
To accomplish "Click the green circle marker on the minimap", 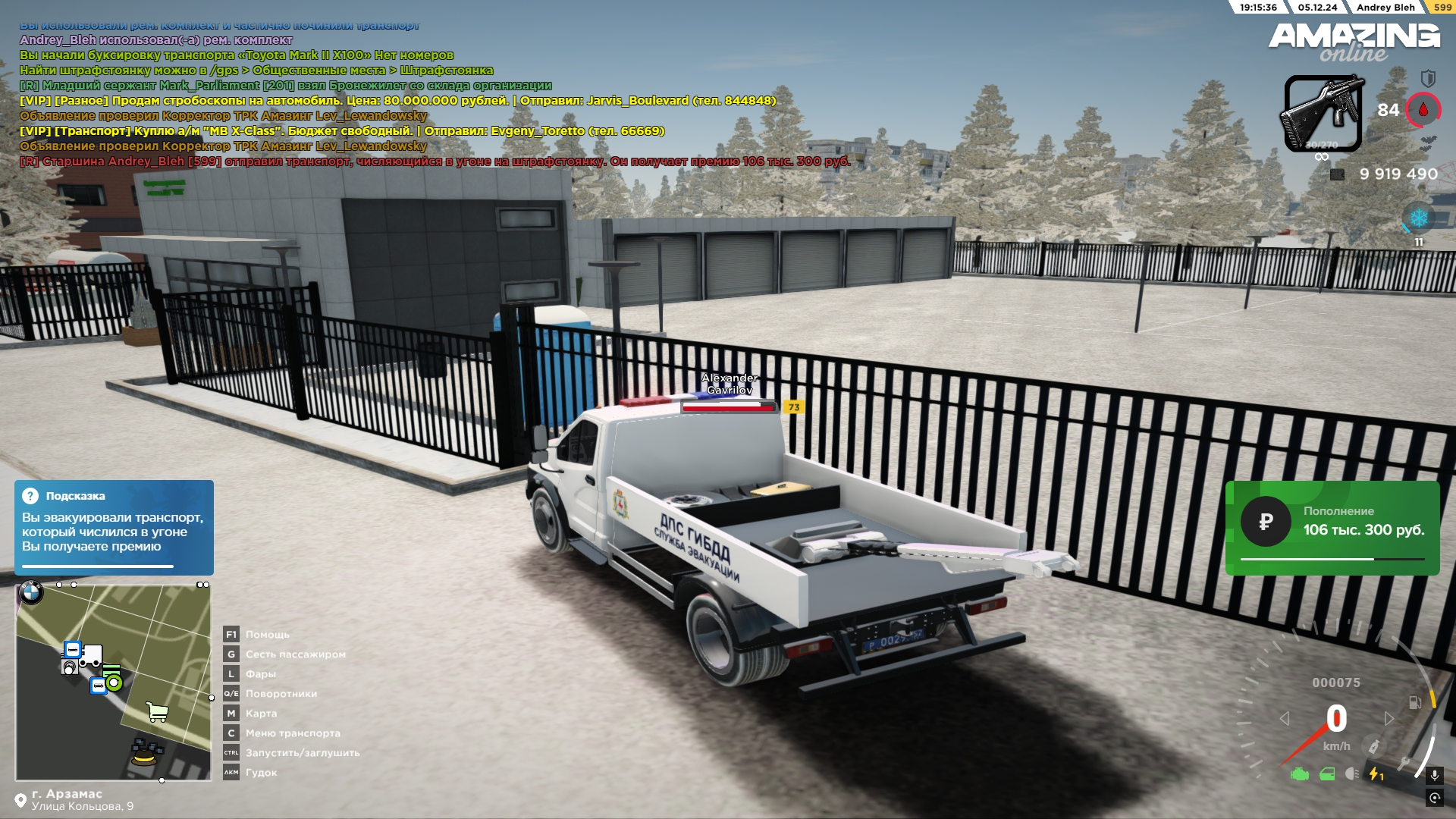I will pos(115,682).
